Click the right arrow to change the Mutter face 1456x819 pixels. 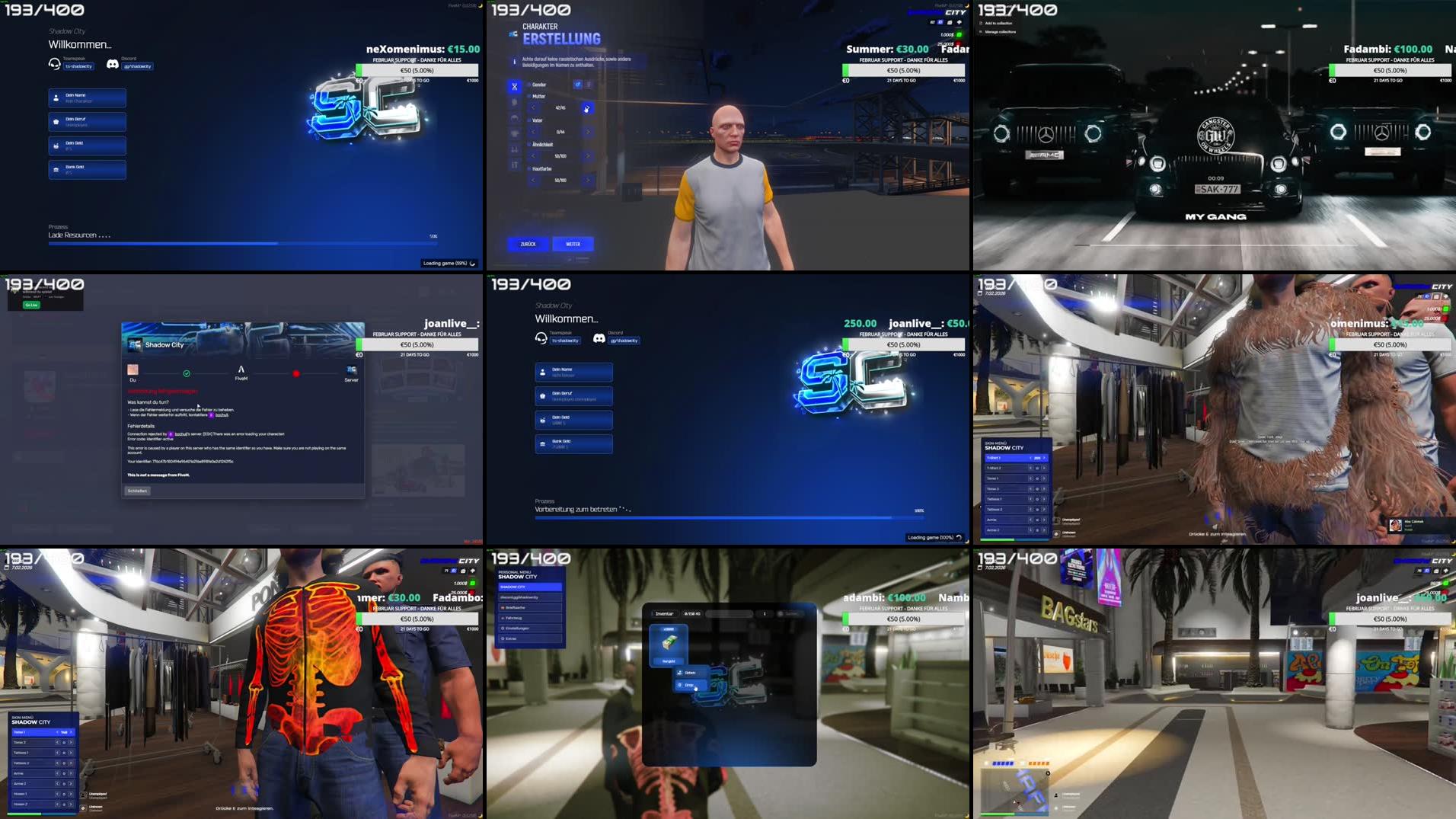coord(587,109)
